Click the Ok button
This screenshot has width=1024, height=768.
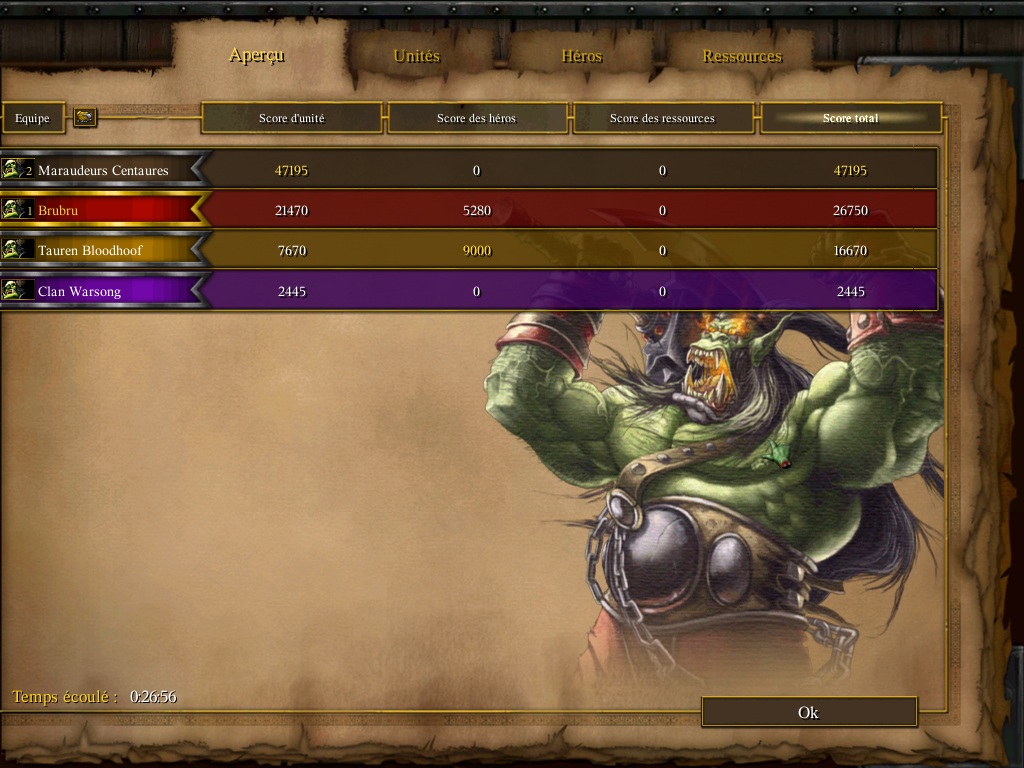808,712
